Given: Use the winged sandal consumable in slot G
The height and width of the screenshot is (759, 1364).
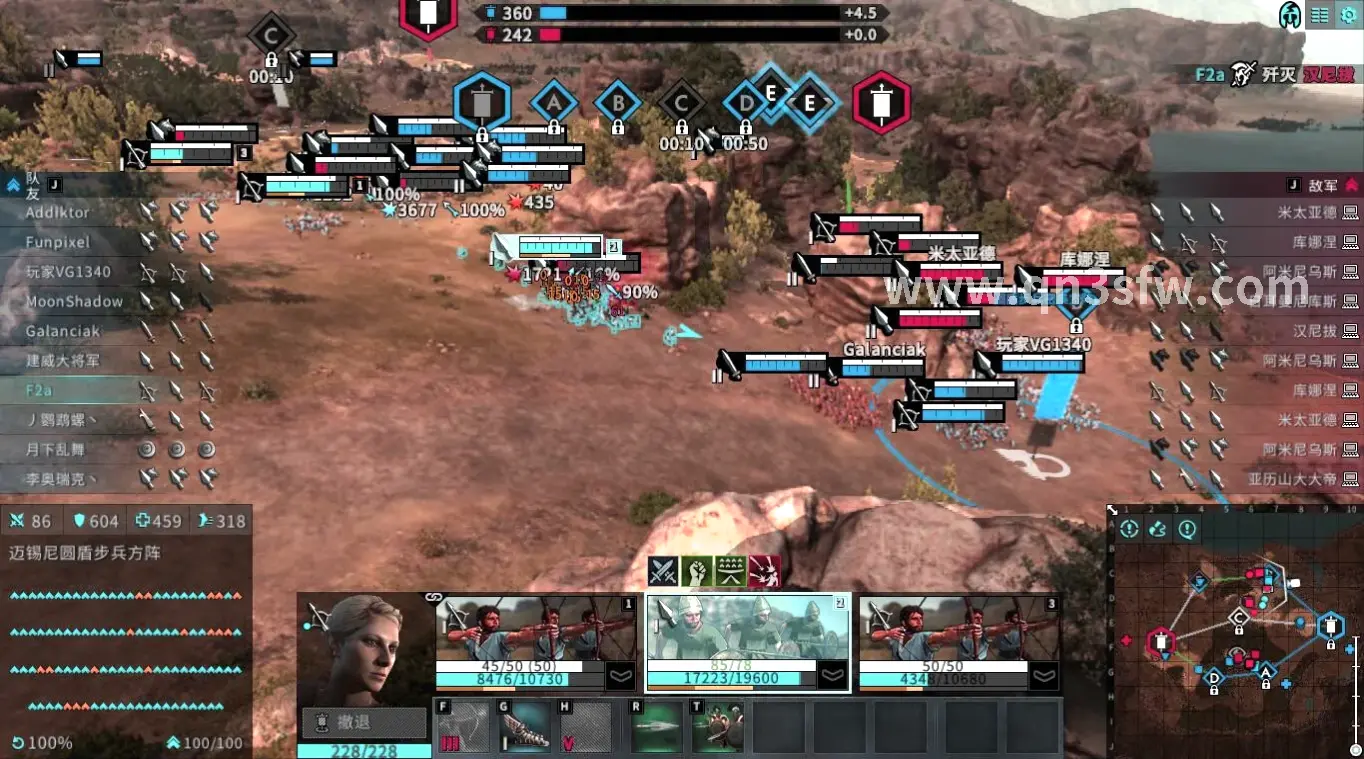Looking at the screenshot, I should [524, 727].
